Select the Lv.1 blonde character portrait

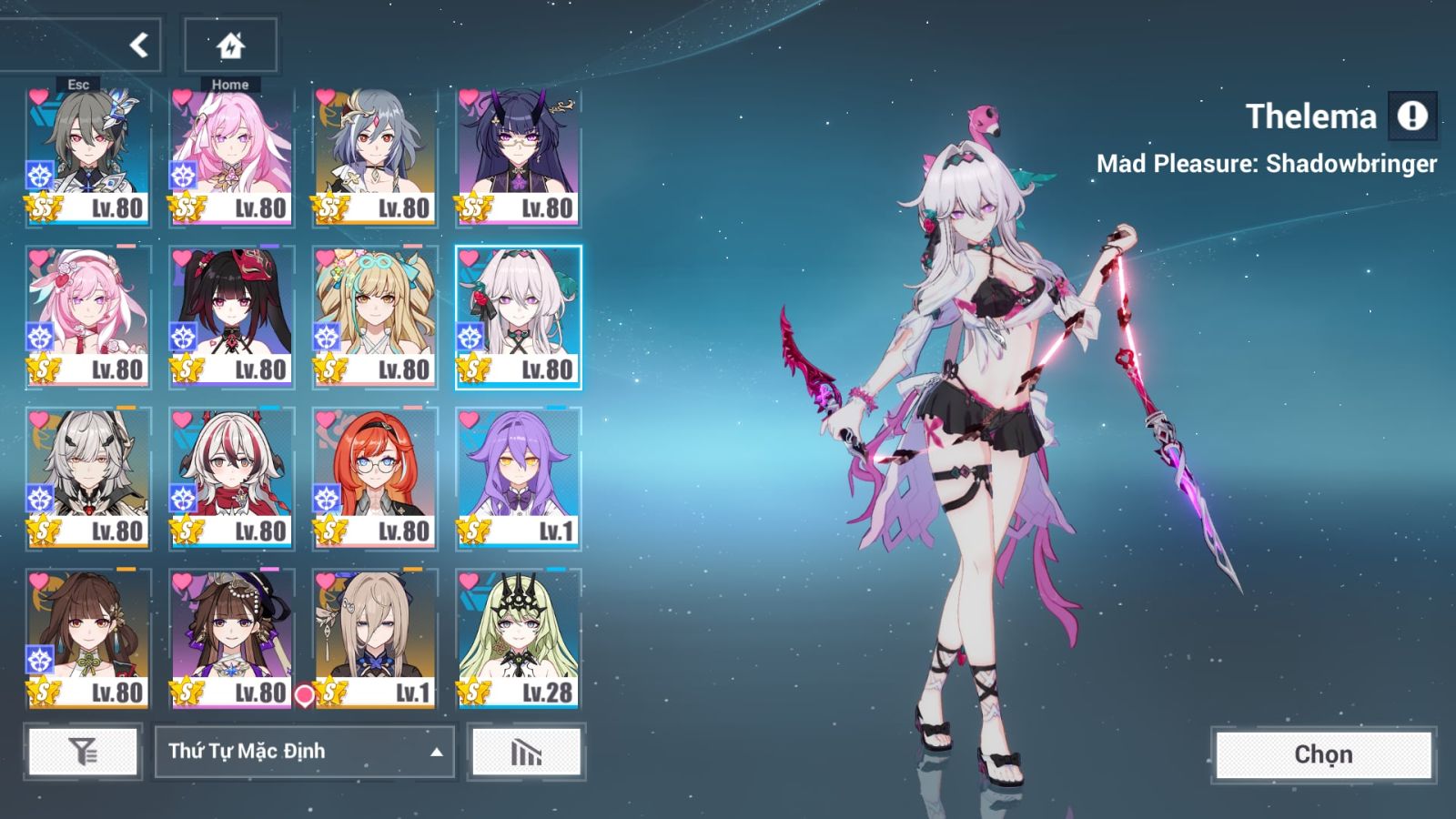[375, 628]
